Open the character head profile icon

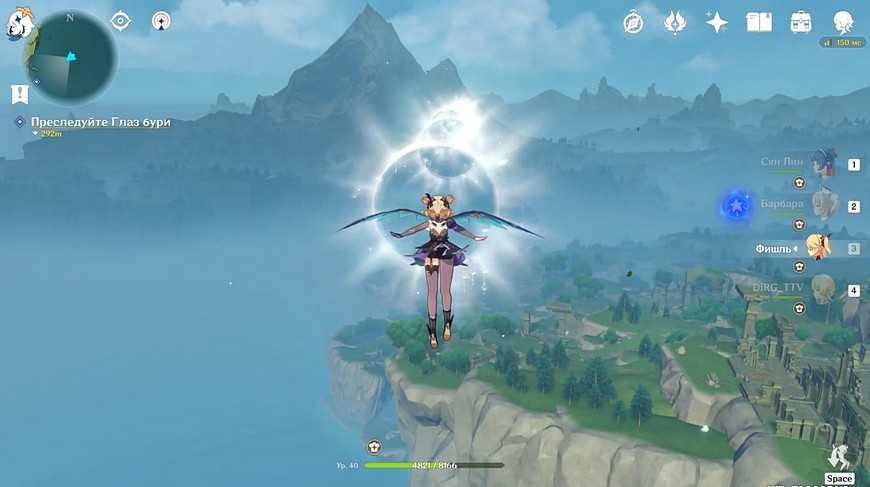[843, 22]
